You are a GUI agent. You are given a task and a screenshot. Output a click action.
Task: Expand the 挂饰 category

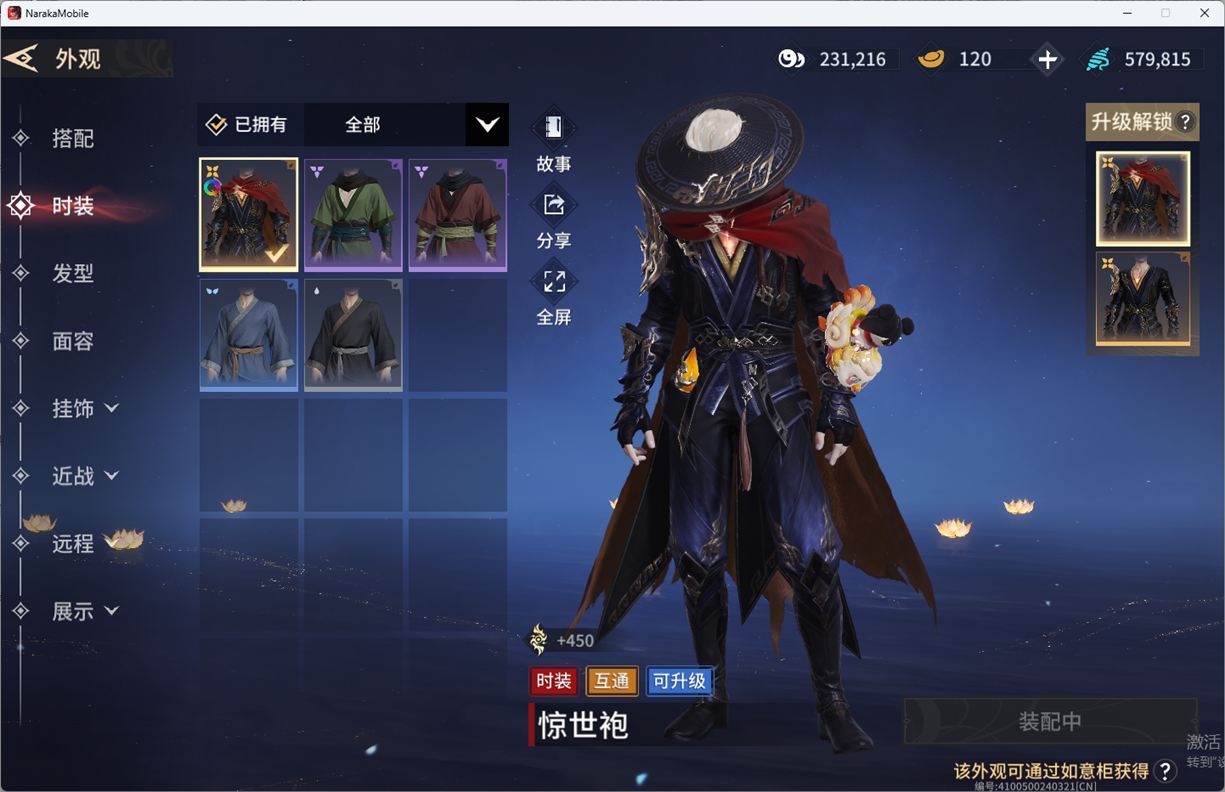click(84, 408)
